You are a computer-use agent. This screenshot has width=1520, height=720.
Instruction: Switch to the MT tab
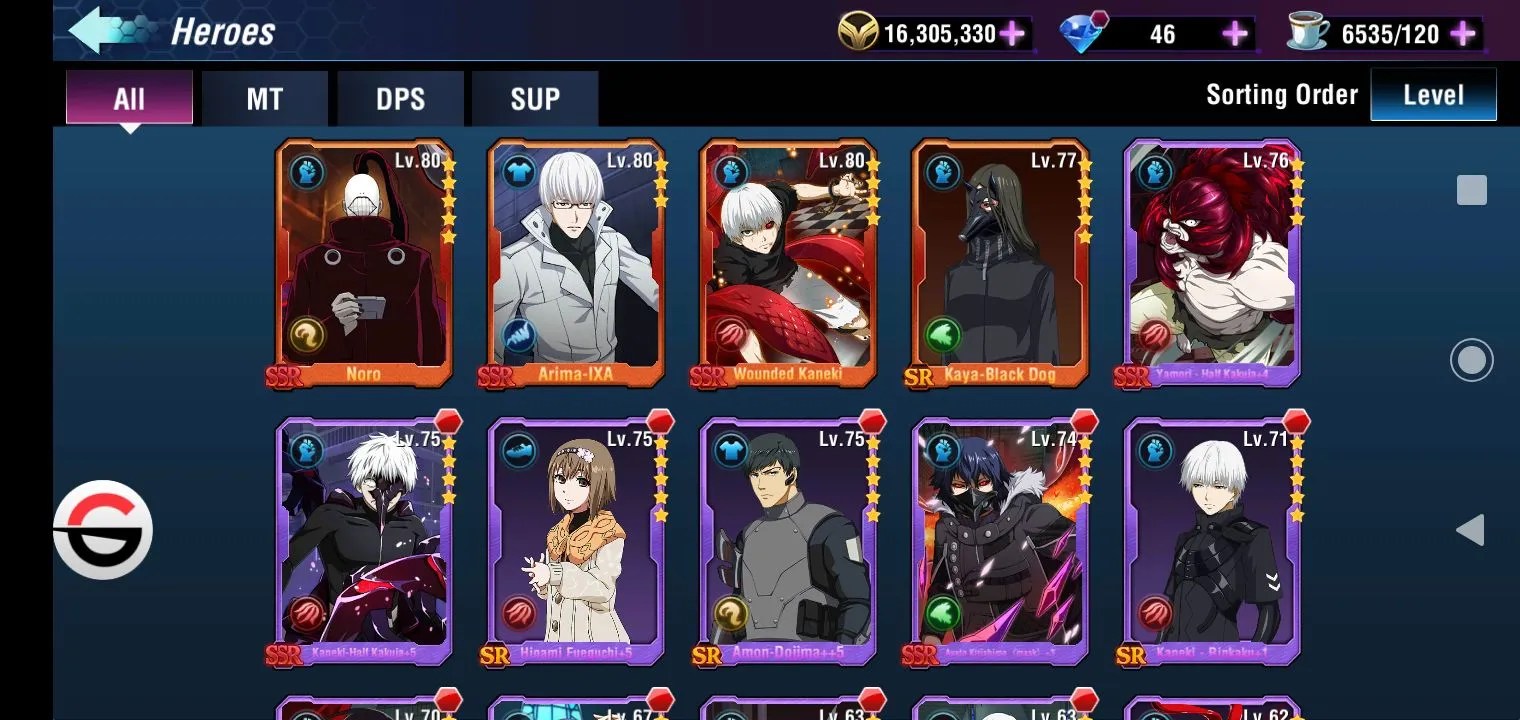(264, 99)
